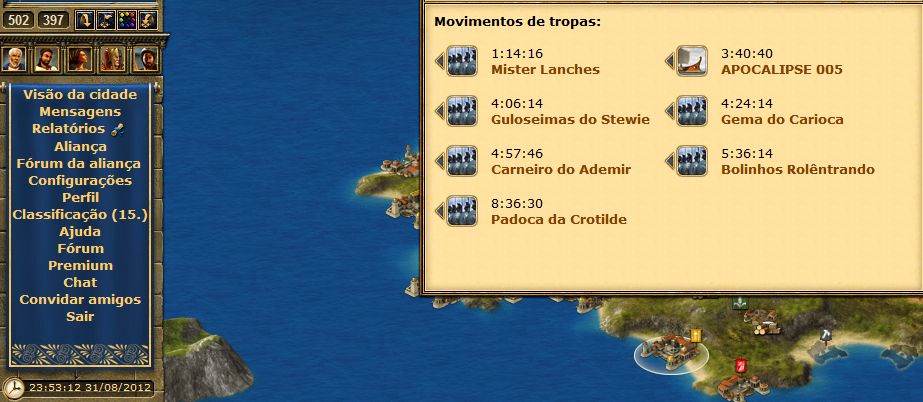Select the Padoca da Crotilde movement
This screenshot has width=923, height=402.
pos(559,219)
